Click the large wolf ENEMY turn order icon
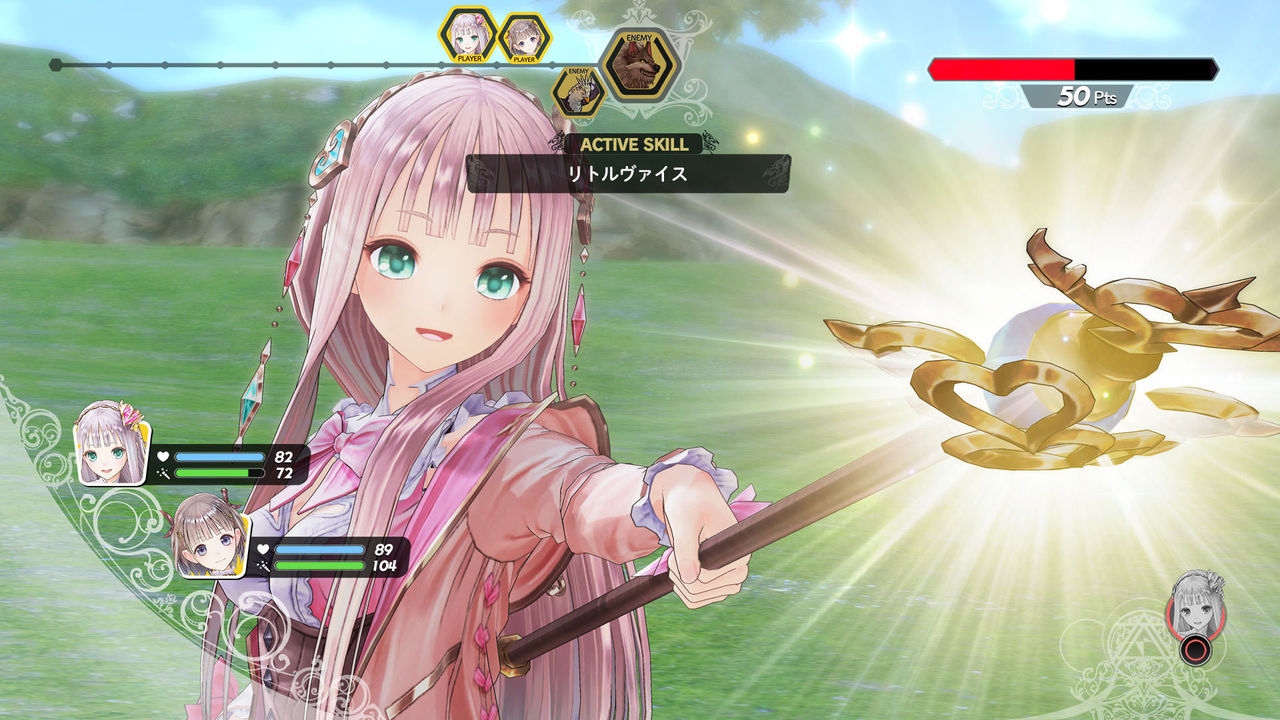 coord(642,64)
